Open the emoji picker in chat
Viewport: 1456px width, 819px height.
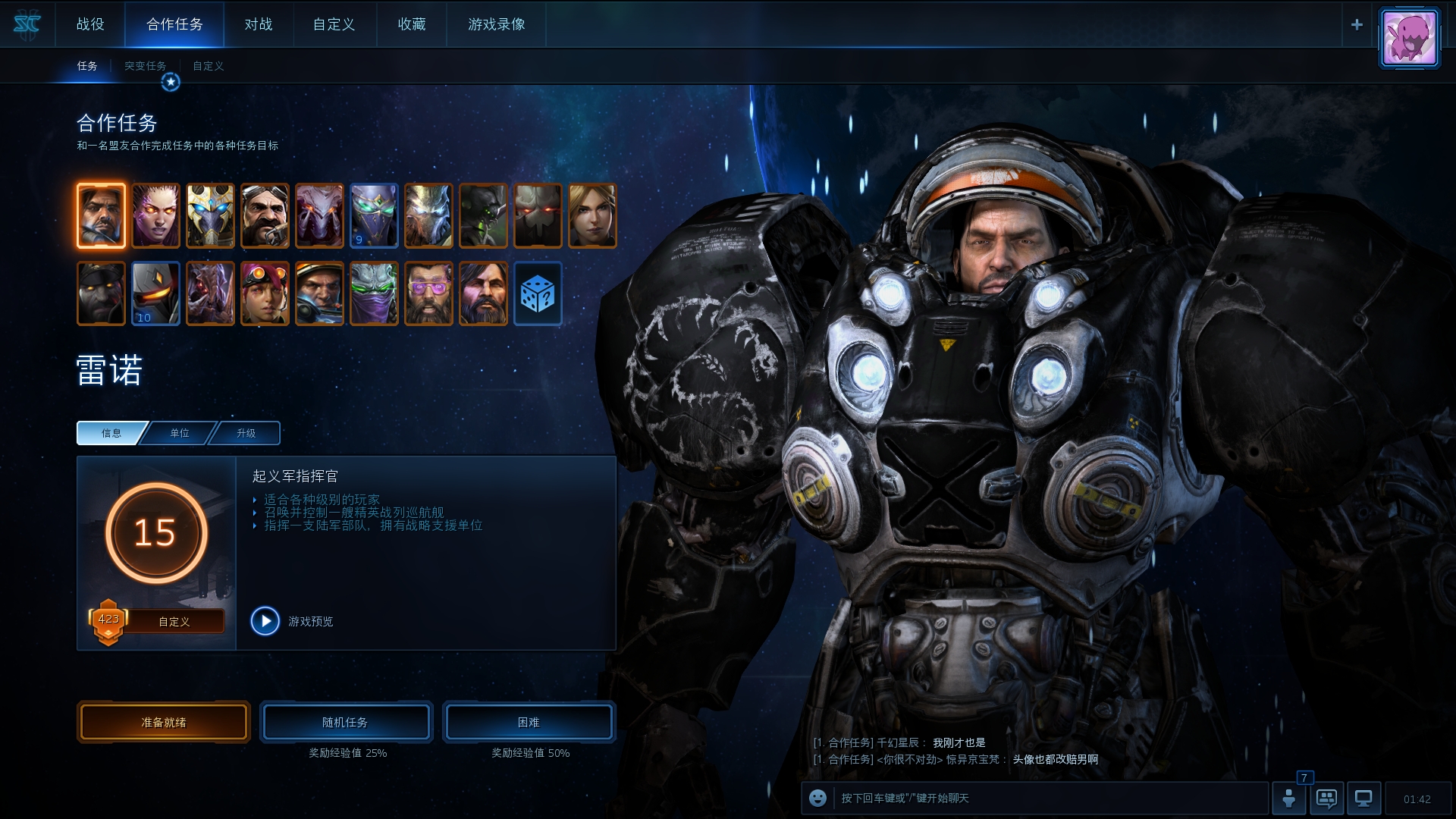(x=817, y=799)
